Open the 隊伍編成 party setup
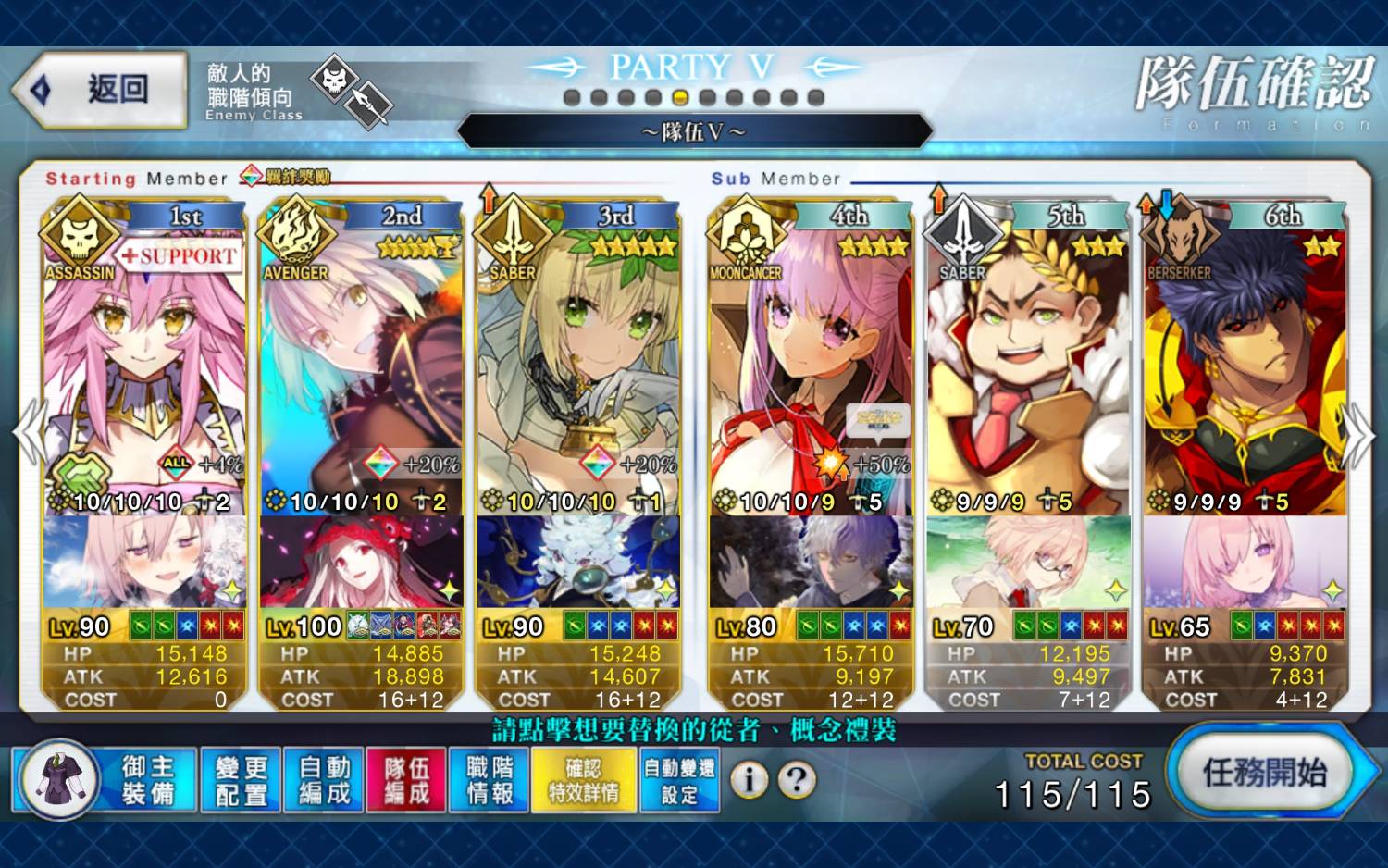The image size is (1388, 868). click(x=406, y=779)
